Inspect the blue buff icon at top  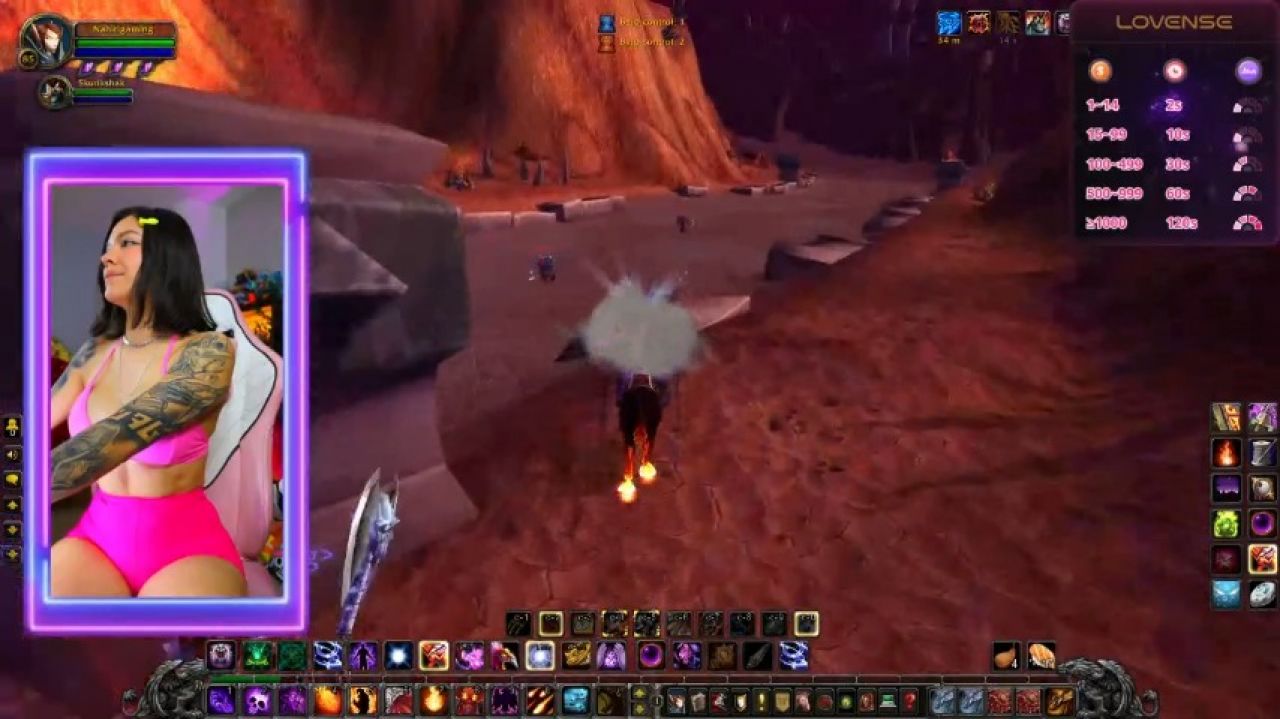(x=948, y=23)
